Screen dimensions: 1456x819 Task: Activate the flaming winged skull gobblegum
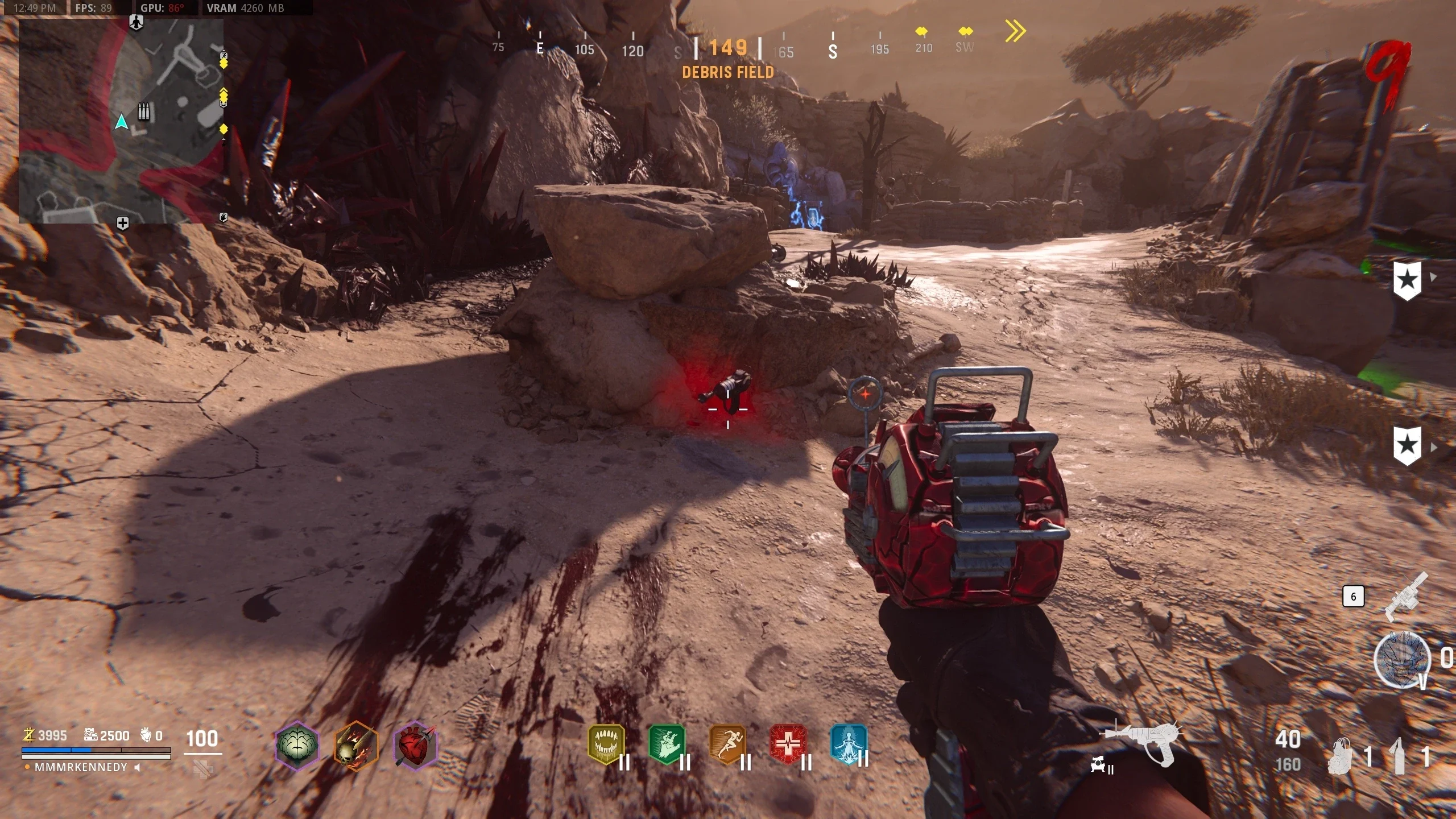[356, 745]
